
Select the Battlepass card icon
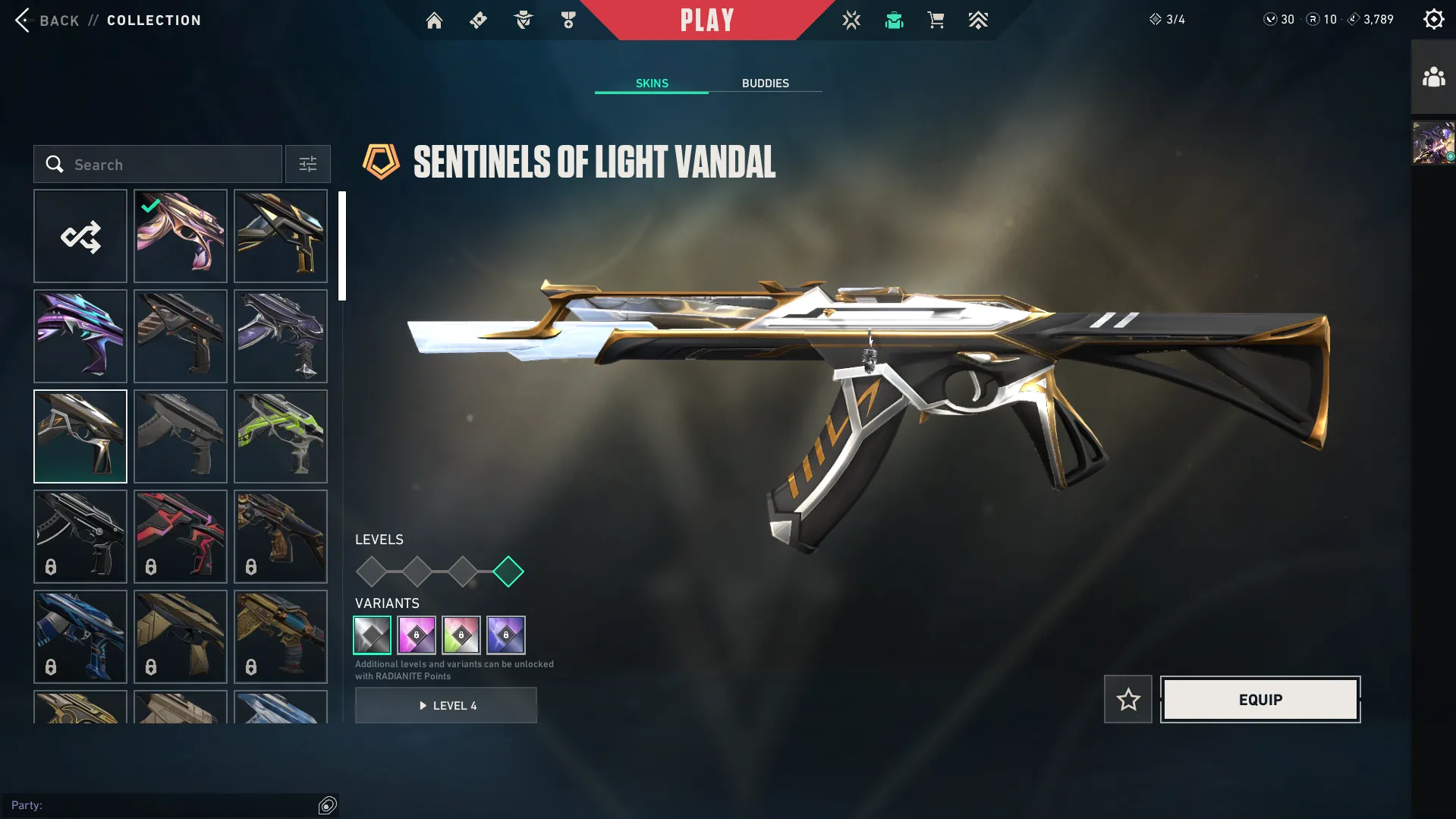pos(477,20)
